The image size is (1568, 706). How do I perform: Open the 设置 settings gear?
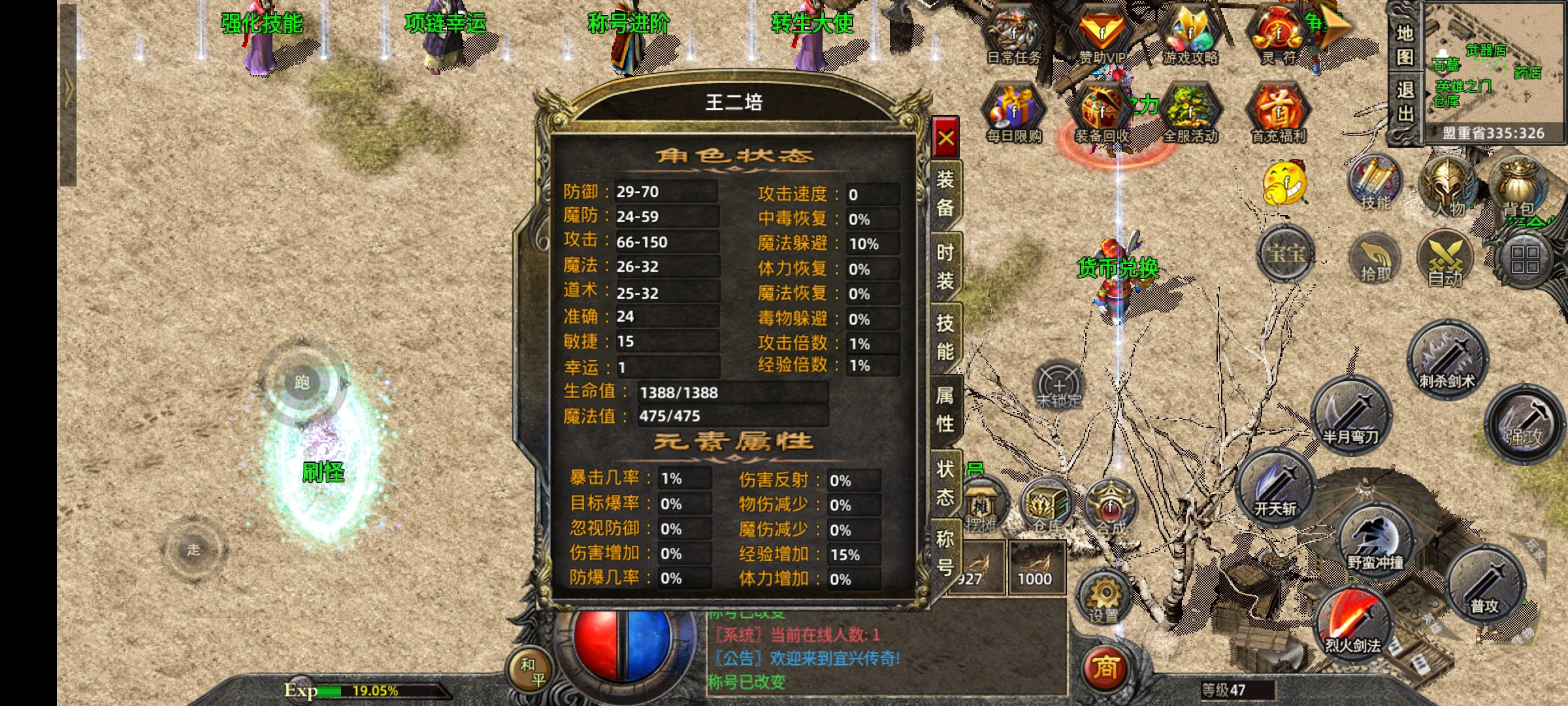[1104, 596]
